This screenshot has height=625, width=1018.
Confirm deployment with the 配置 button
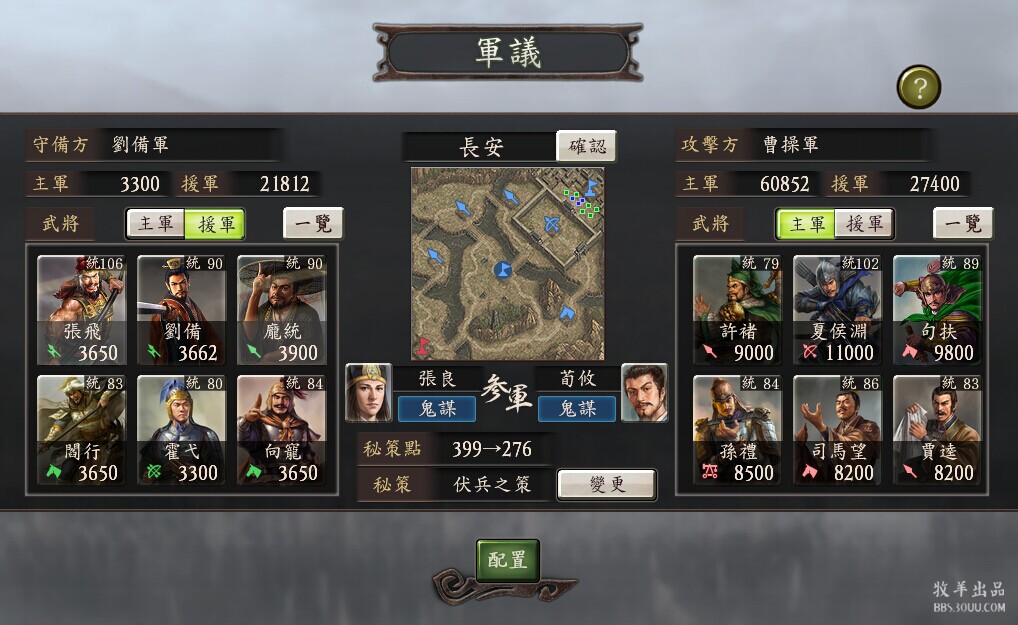[507, 560]
